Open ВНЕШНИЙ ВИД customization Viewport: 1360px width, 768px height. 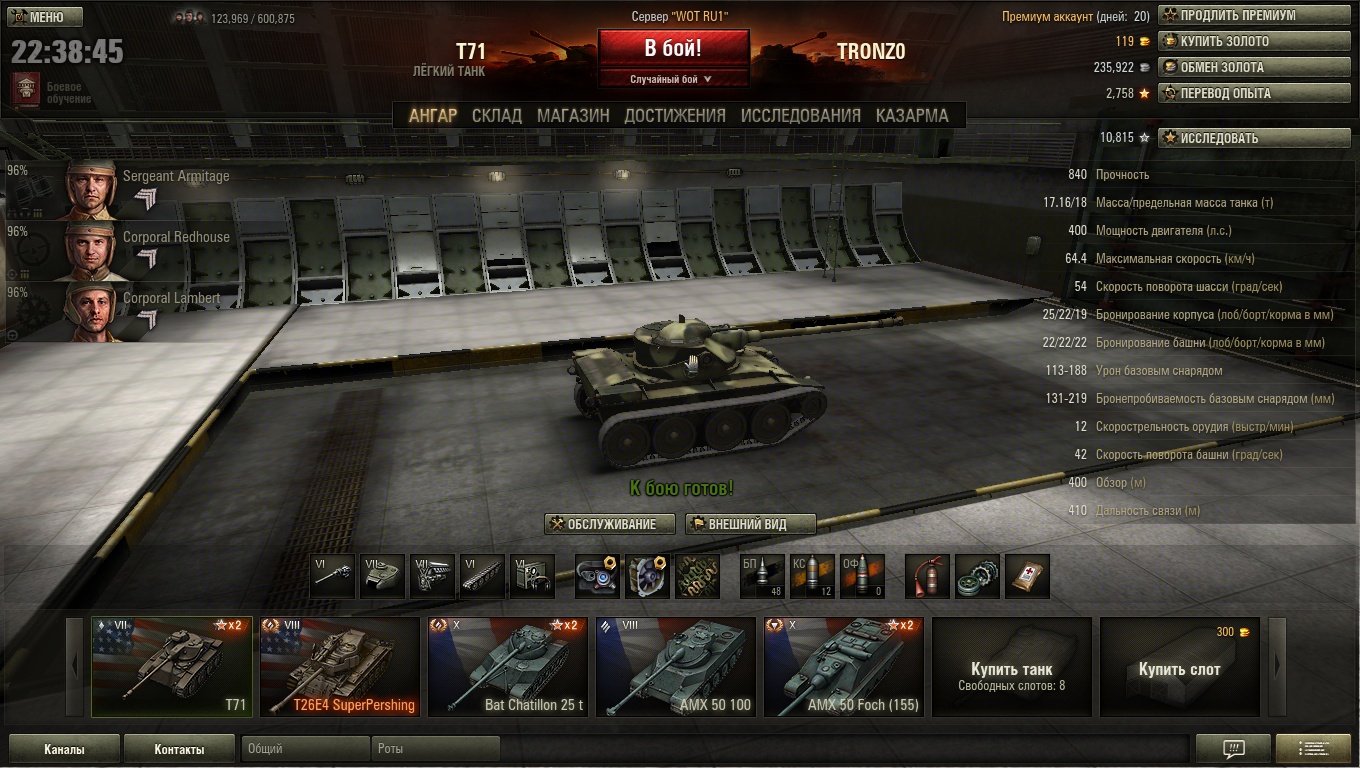[x=750, y=524]
